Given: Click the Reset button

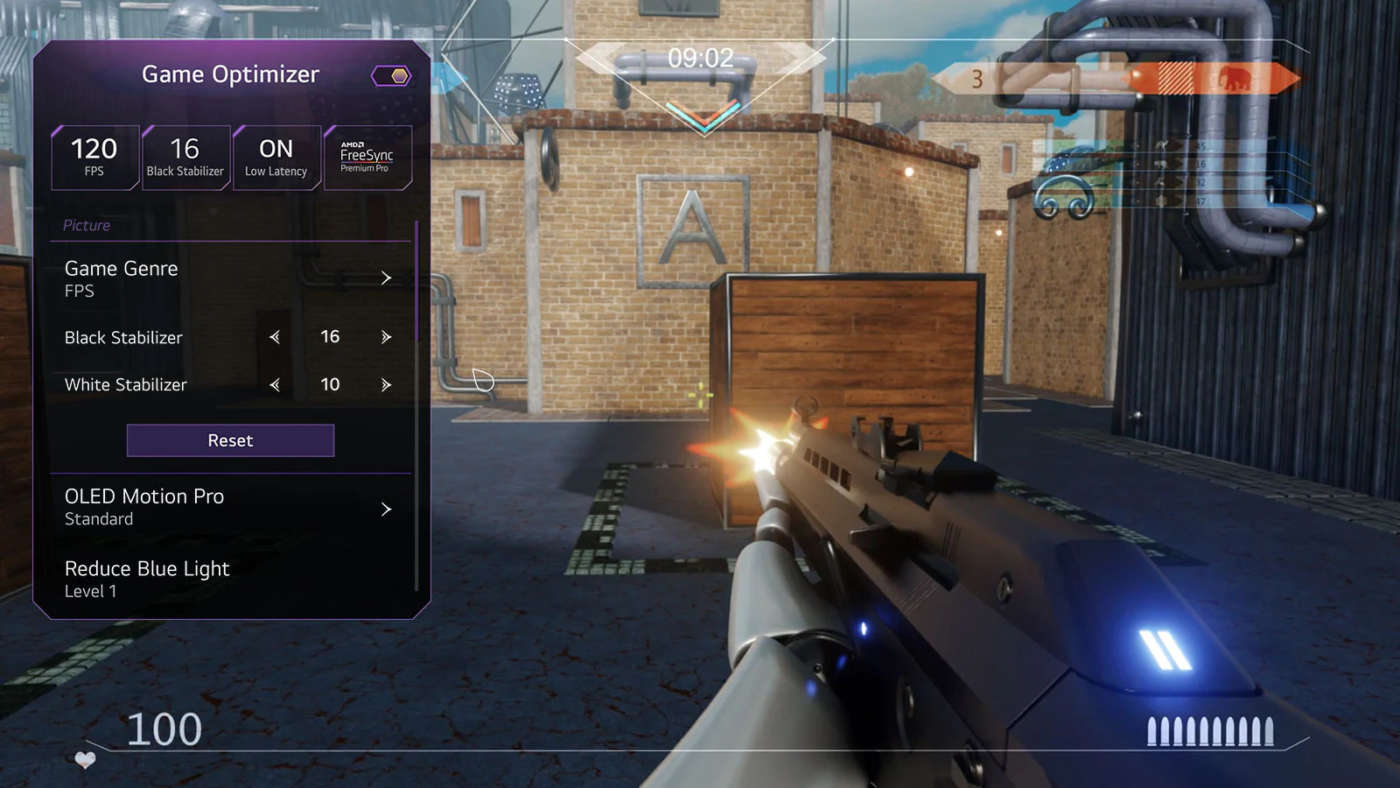Looking at the screenshot, I should [x=230, y=440].
